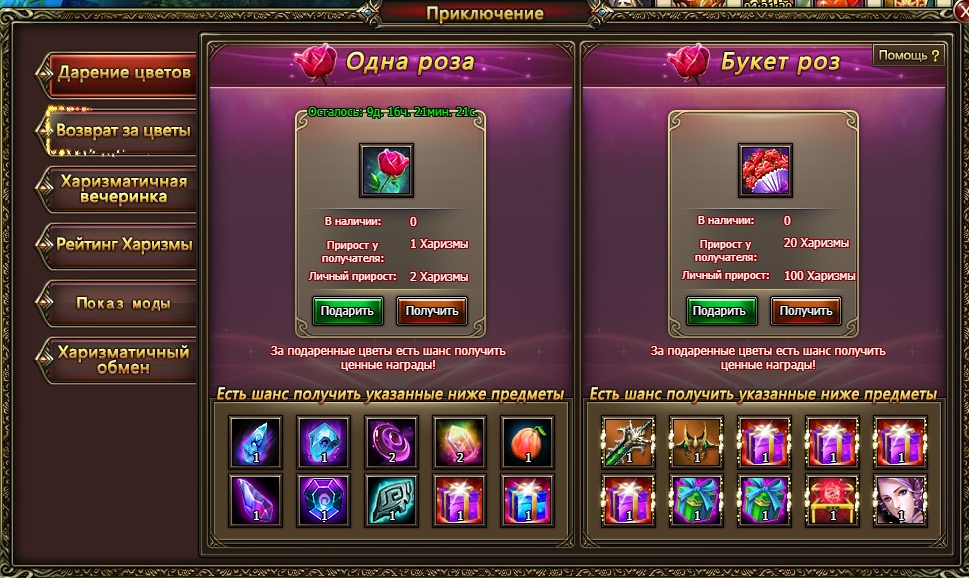Select the single red rose item icon
The width and height of the screenshot is (969, 578).
[x=386, y=170]
